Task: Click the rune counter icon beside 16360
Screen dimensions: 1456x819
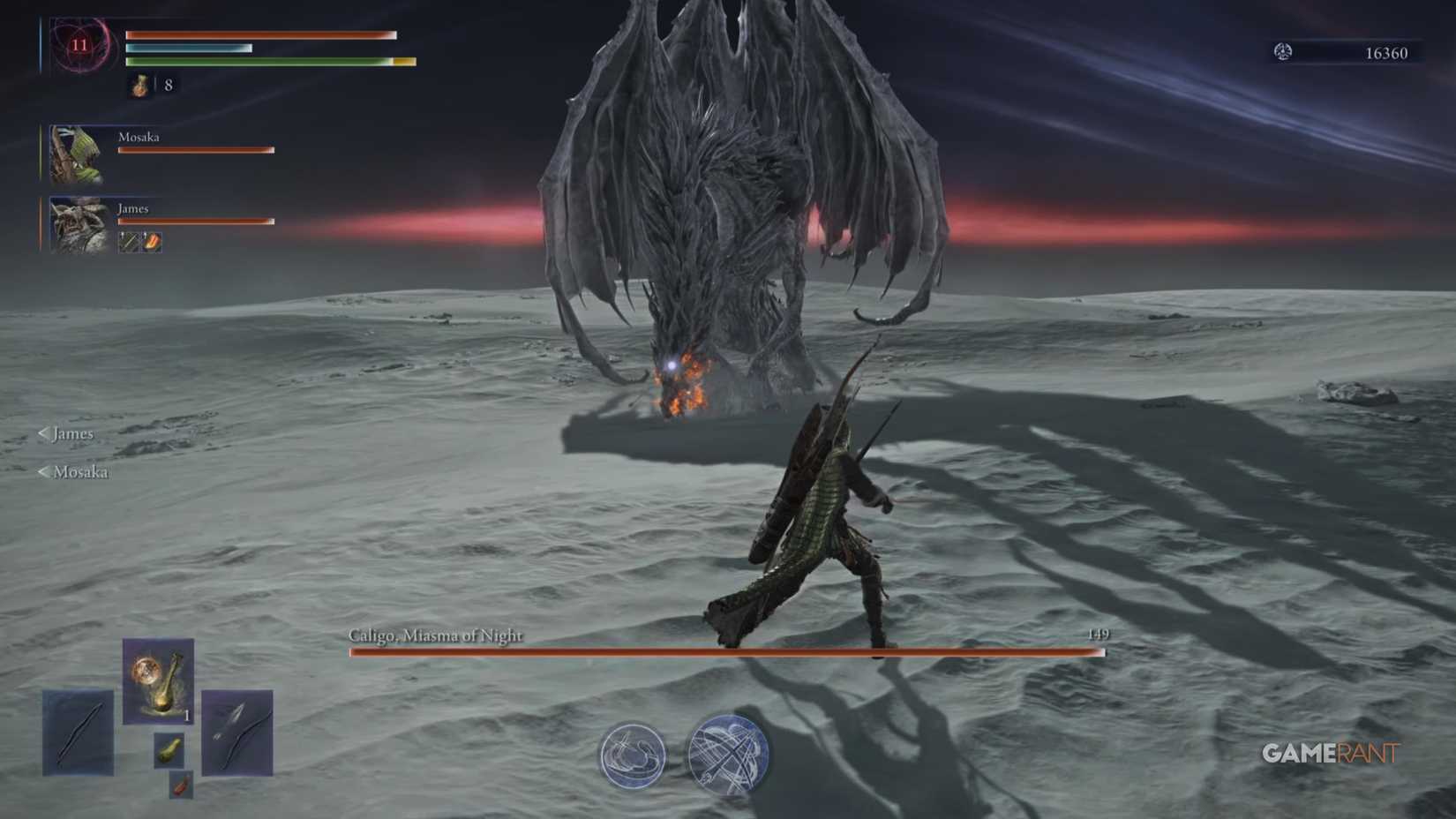Action: [x=1284, y=51]
